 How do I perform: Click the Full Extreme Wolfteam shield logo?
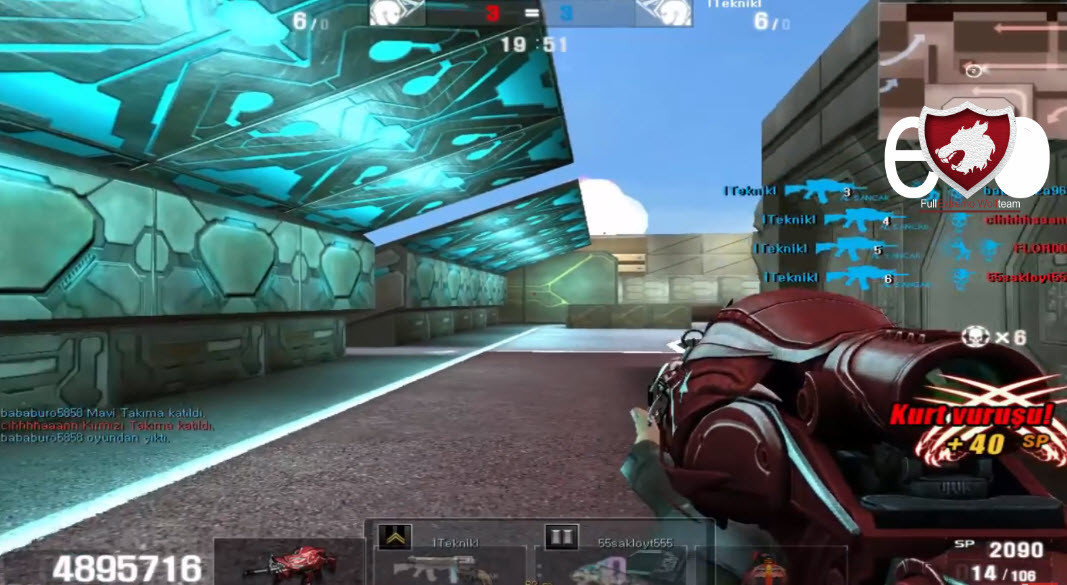click(967, 150)
